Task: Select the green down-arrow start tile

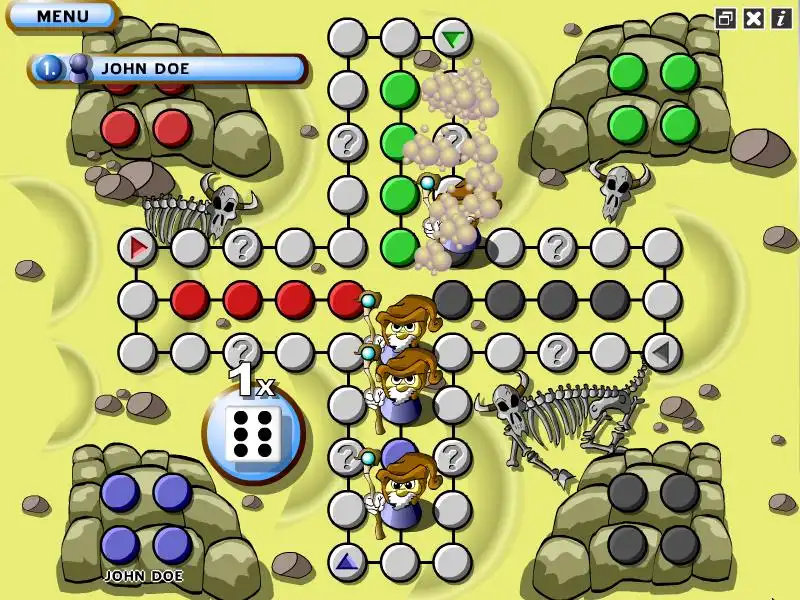Action: [453, 39]
